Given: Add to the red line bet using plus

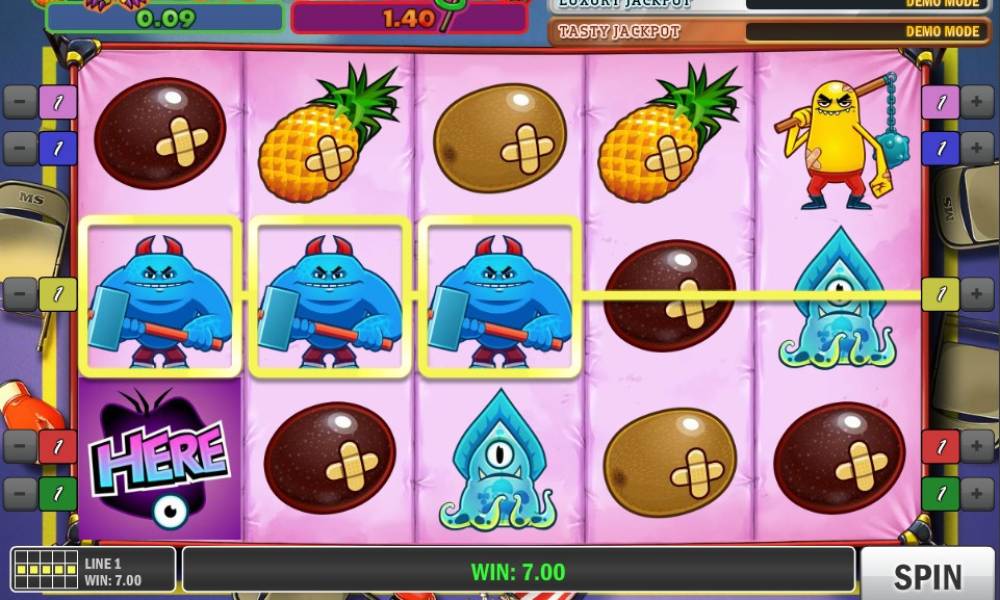Looking at the screenshot, I should 977,446.
